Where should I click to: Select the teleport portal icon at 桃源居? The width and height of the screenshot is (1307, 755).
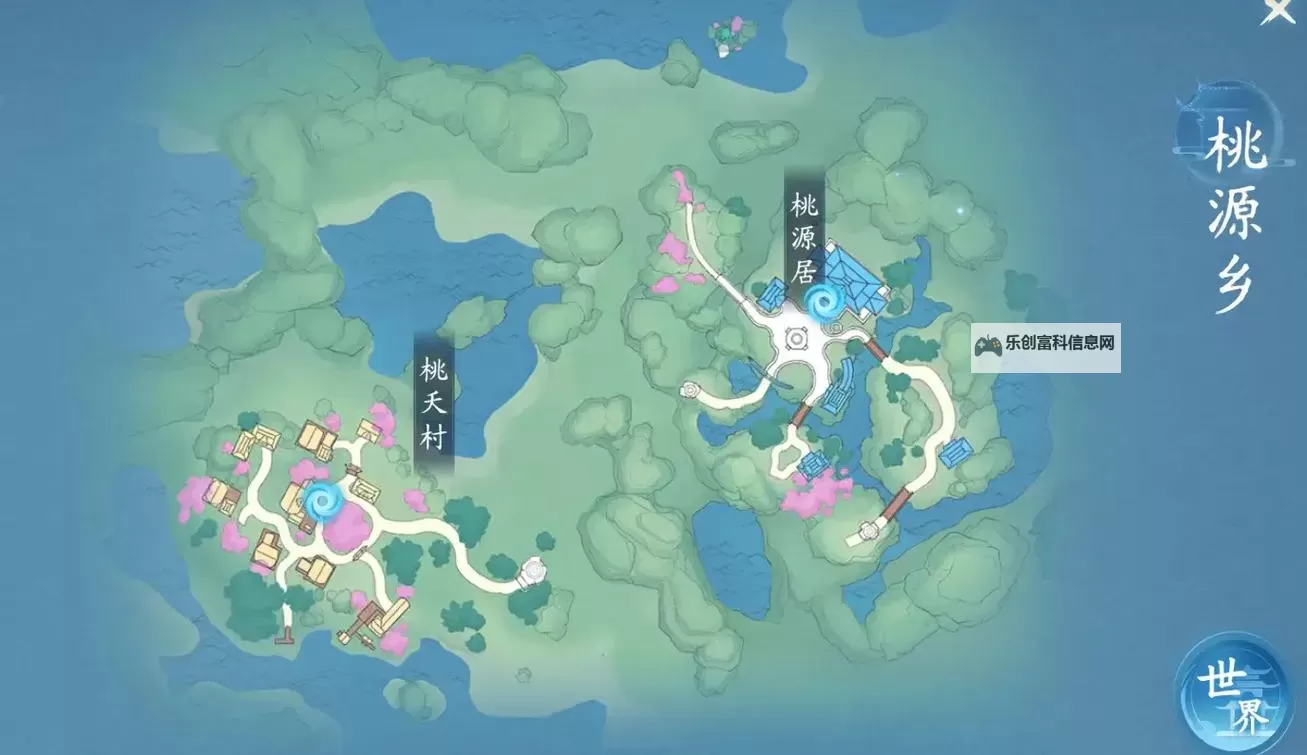(826, 302)
